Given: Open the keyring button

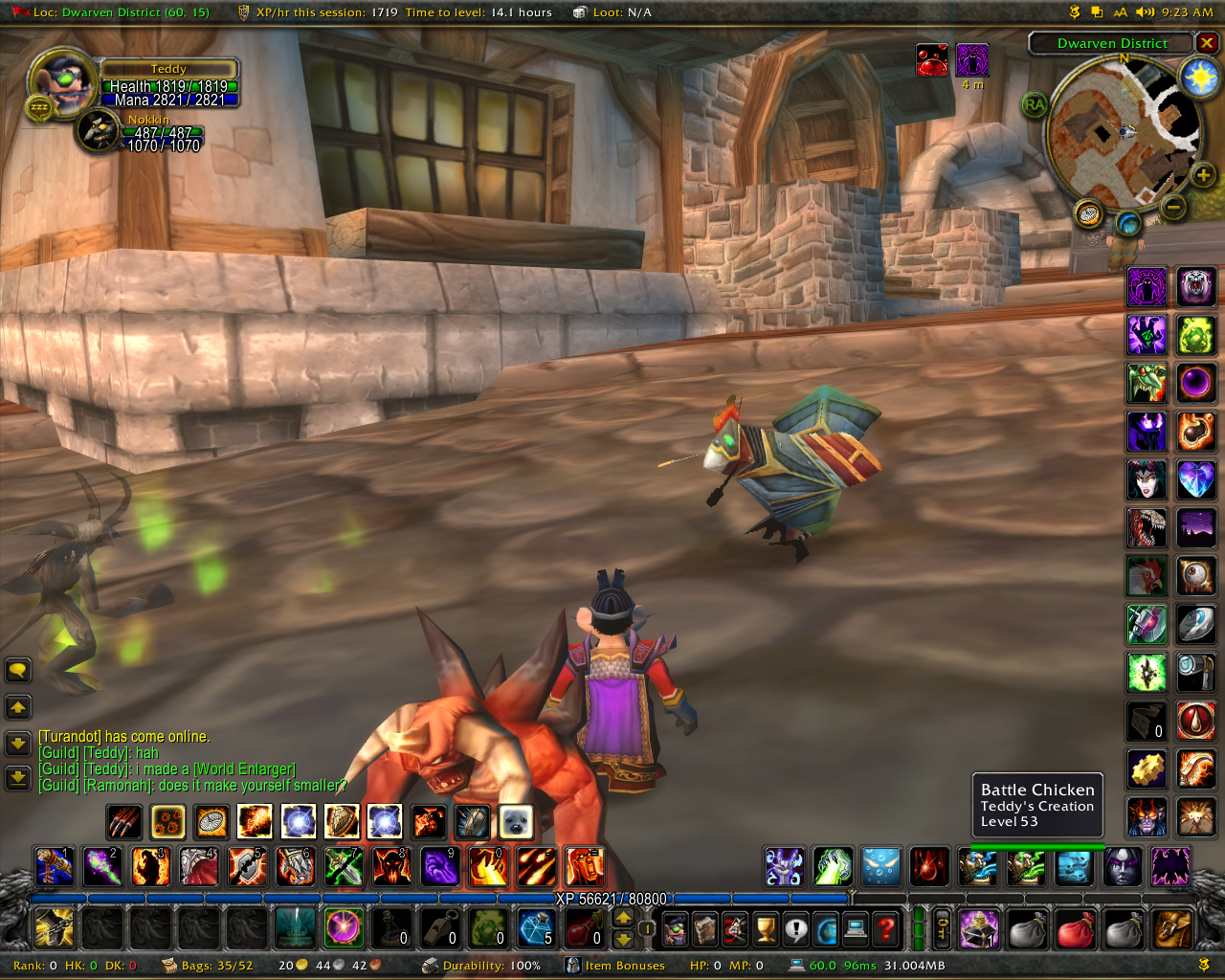Looking at the screenshot, I should point(943,927).
